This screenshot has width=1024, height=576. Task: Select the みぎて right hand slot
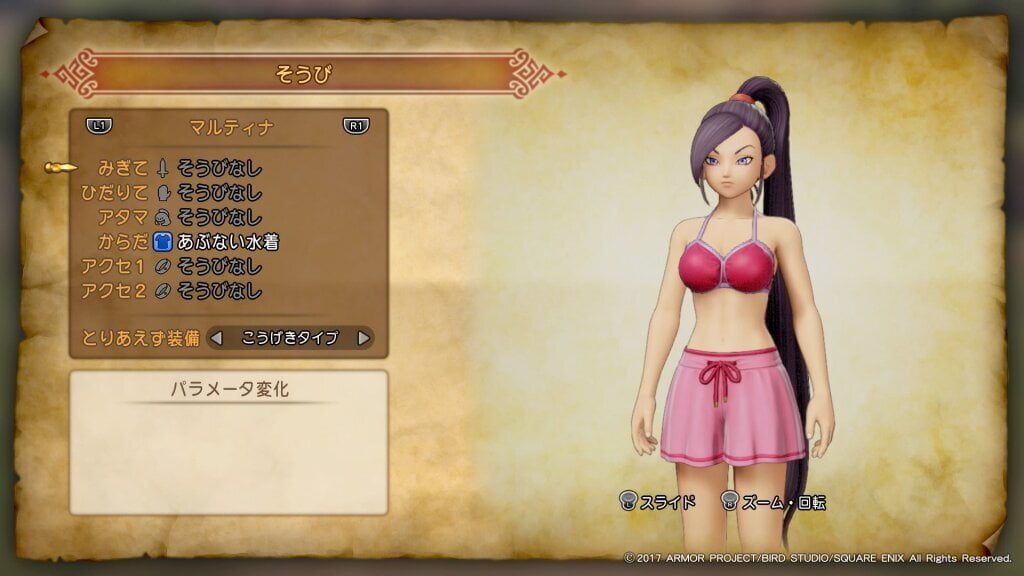point(219,168)
